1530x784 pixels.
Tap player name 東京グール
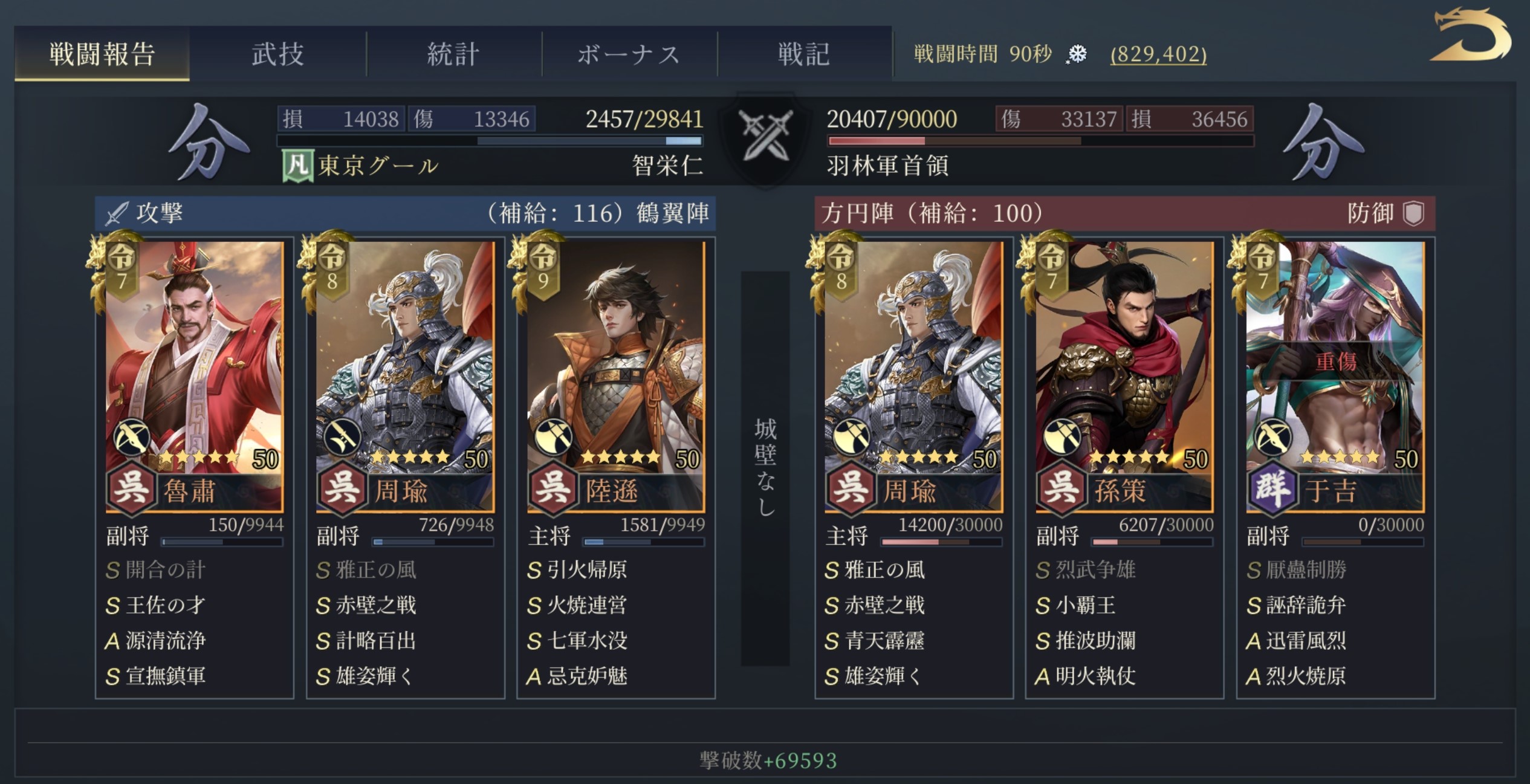tap(378, 166)
